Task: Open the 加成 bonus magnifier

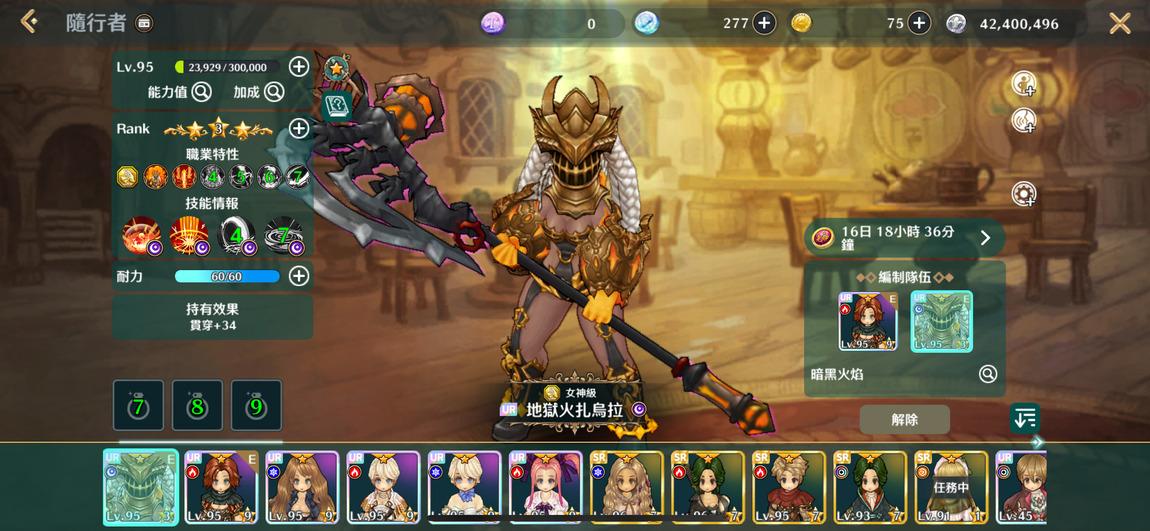Action: [273, 92]
